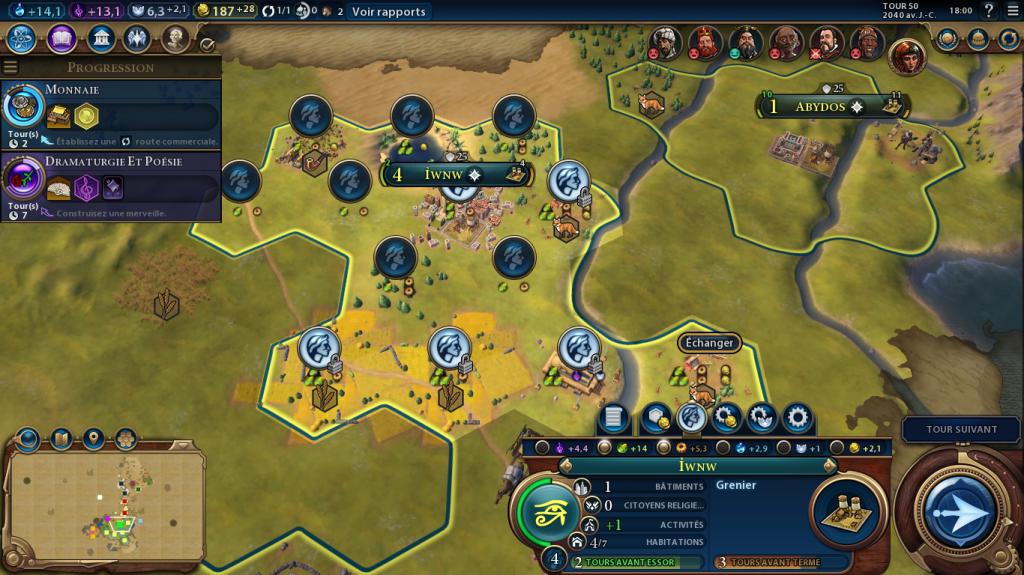
Task: Open the government building icon
Action: (100, 39)
